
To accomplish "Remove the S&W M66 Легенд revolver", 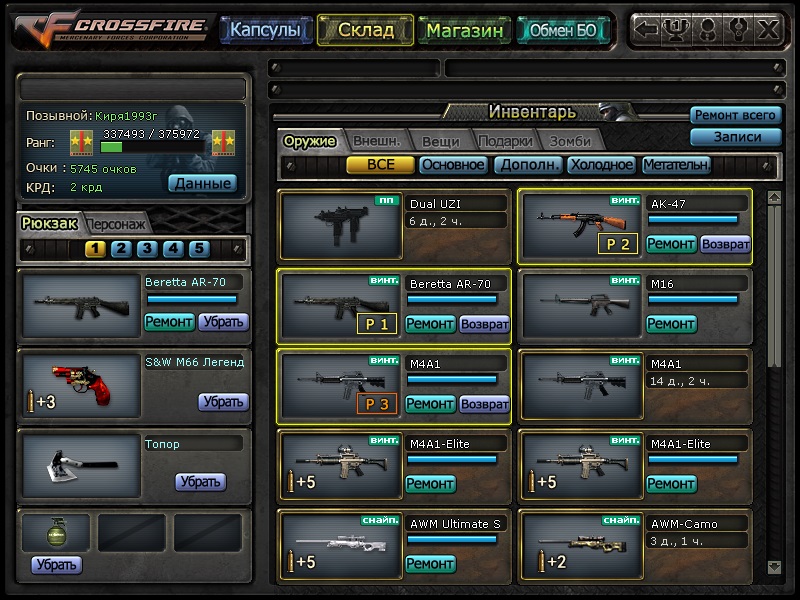I will pos(222,402).
